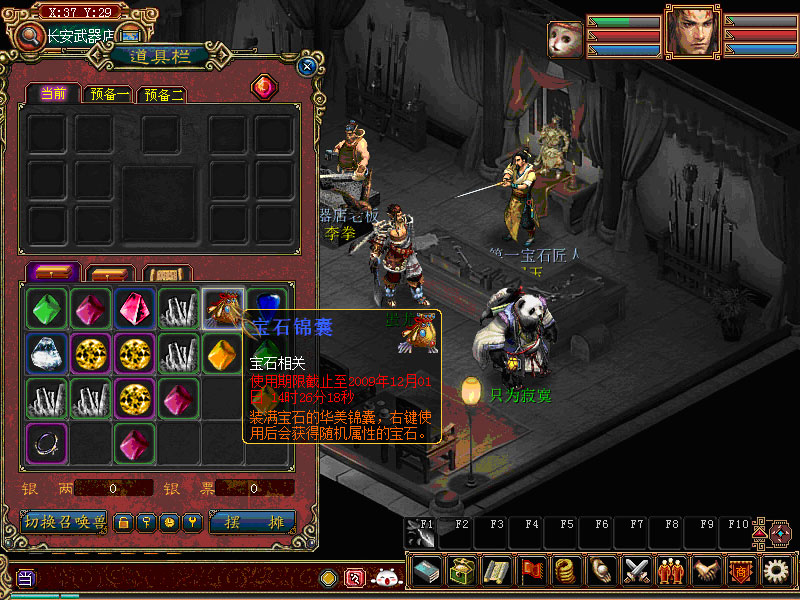Click the padlock icon under the bag
The height and width of the screenshot is (600, 800).
pyautogui.click(x=124, y=522)
